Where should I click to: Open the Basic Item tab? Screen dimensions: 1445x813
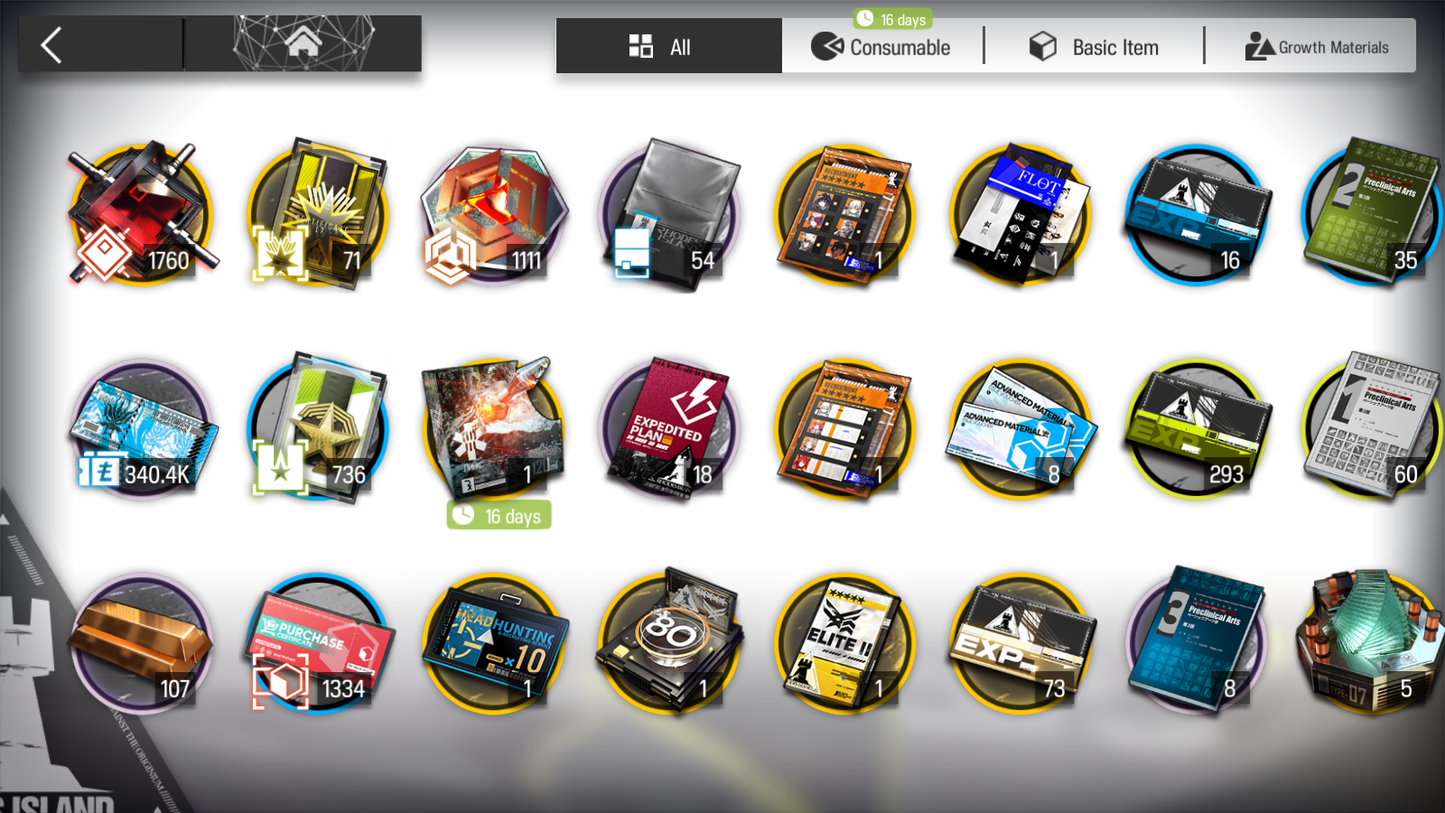1095,47
